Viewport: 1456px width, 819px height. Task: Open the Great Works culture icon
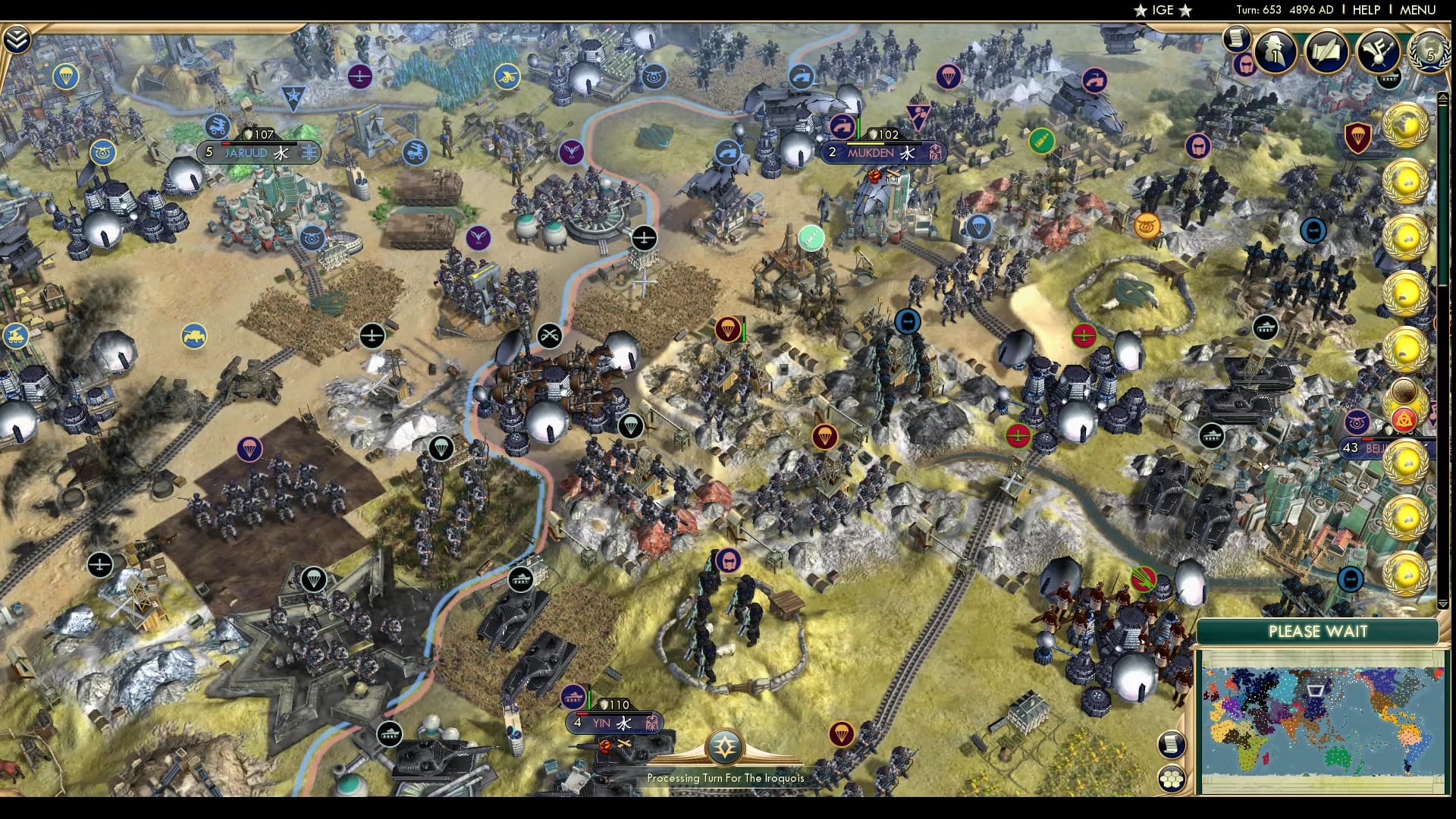(x=1379, y=52)
